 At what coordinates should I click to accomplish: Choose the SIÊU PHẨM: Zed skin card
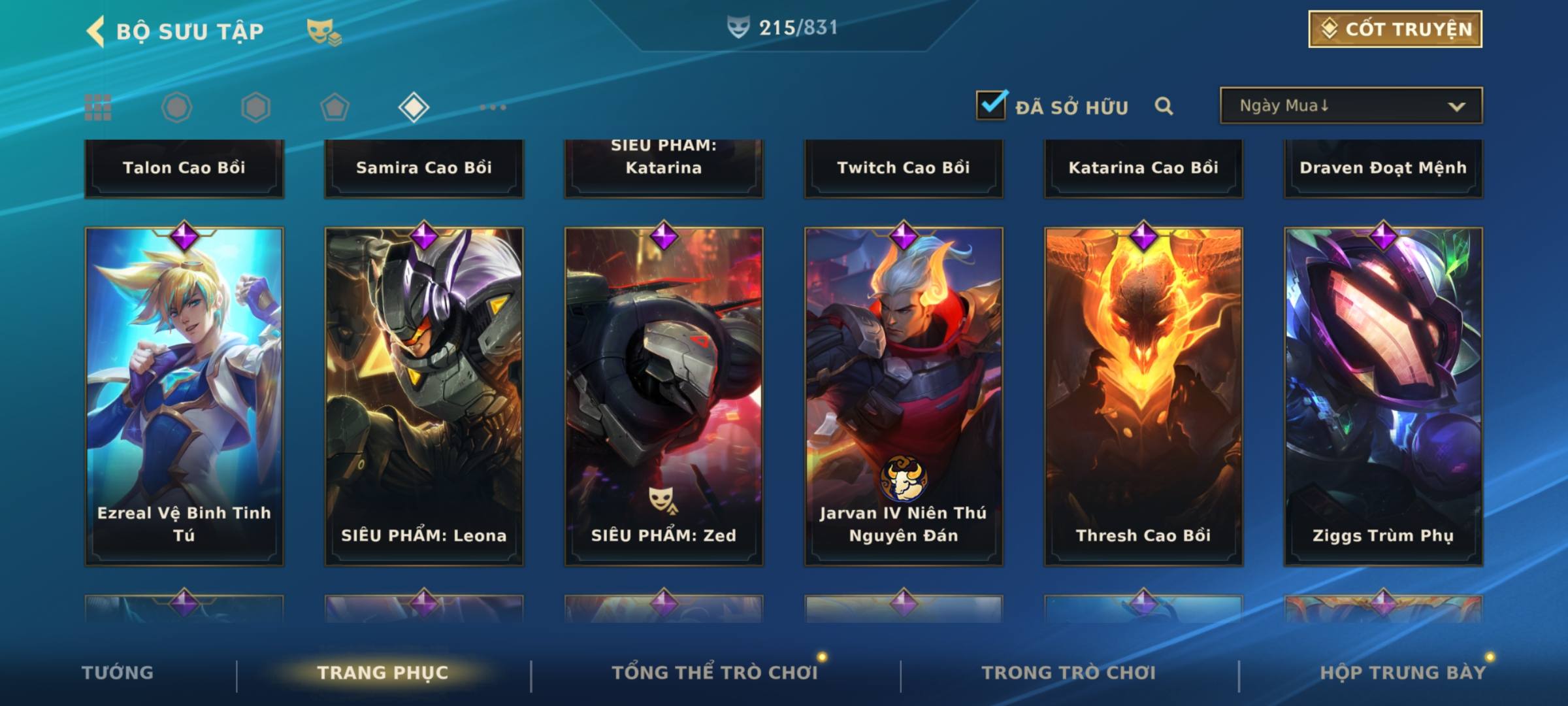point(664,395)
